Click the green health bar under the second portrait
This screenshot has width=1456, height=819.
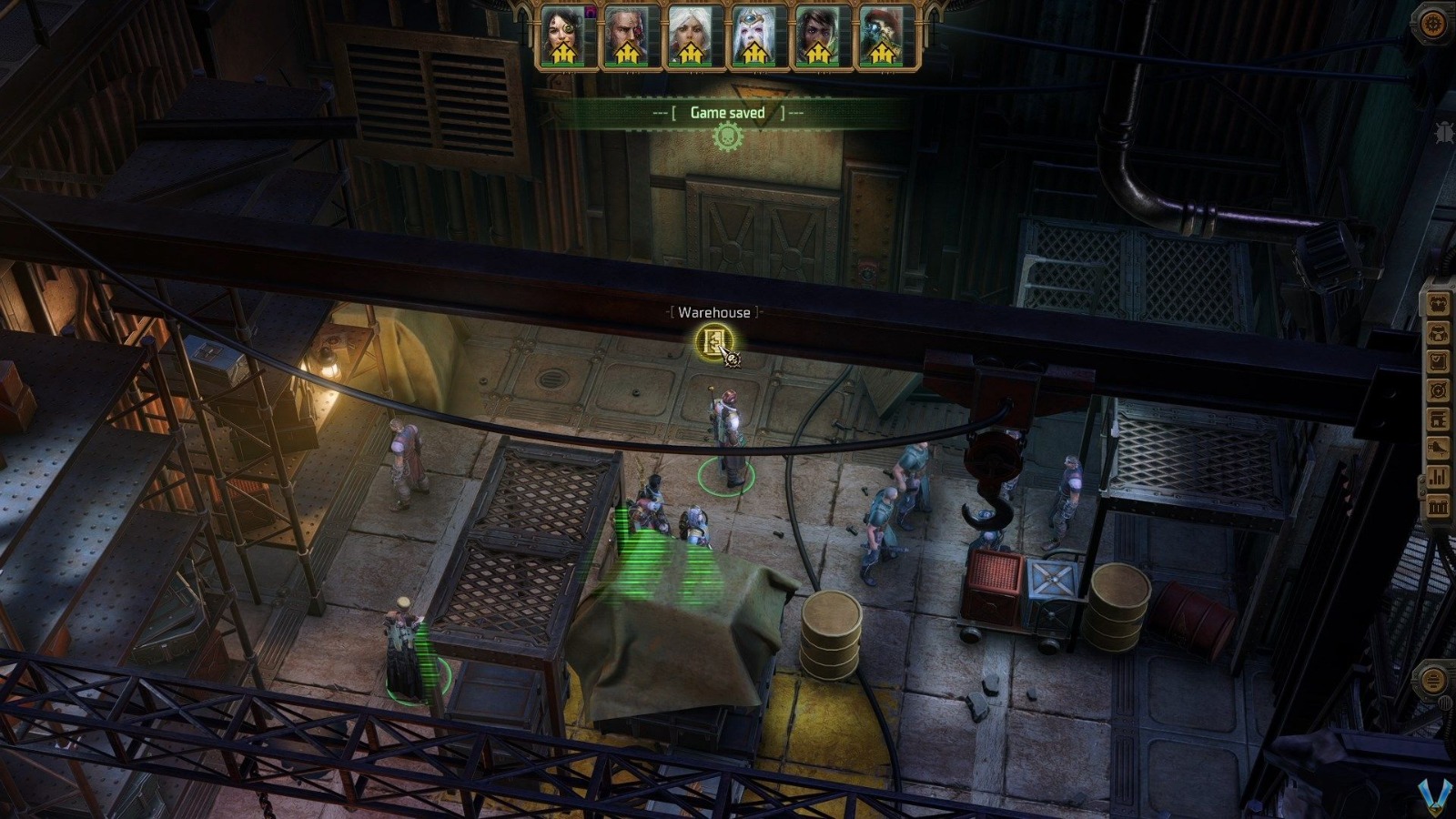(x=626, y=65)
